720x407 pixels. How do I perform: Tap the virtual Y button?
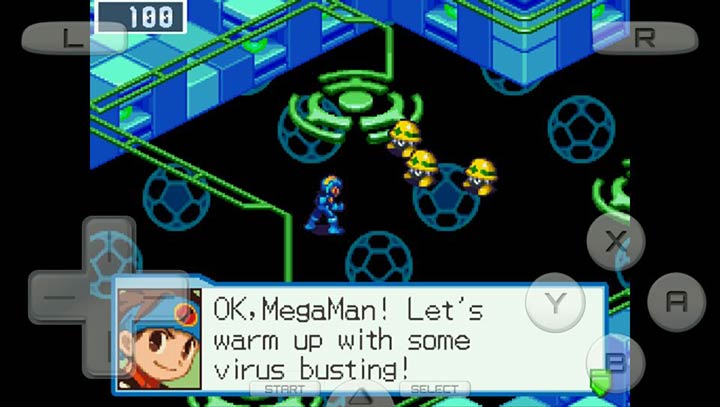[554, 301]
